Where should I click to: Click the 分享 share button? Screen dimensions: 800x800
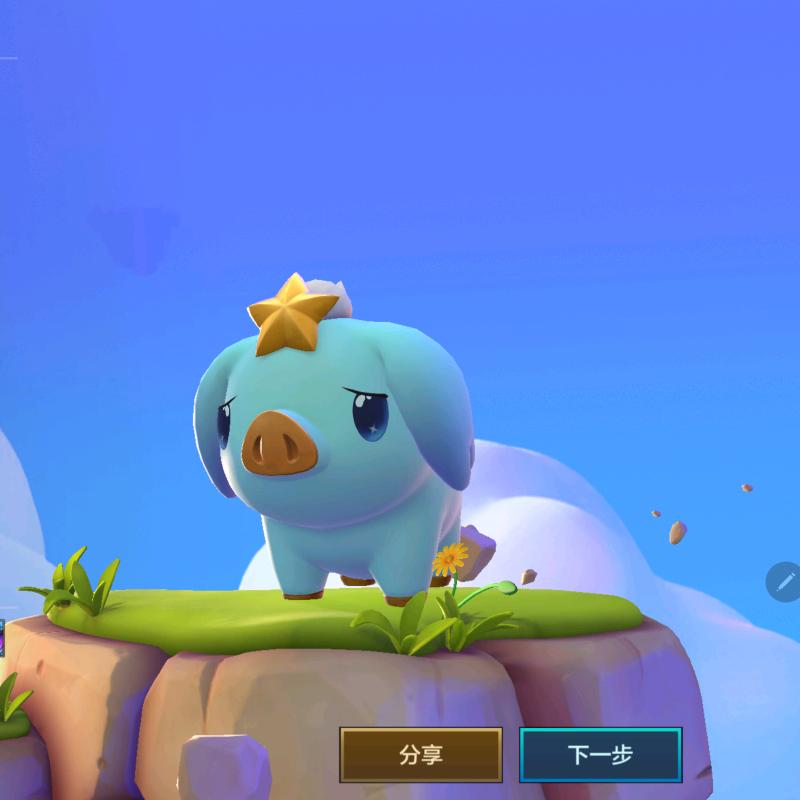click(421, 754)
